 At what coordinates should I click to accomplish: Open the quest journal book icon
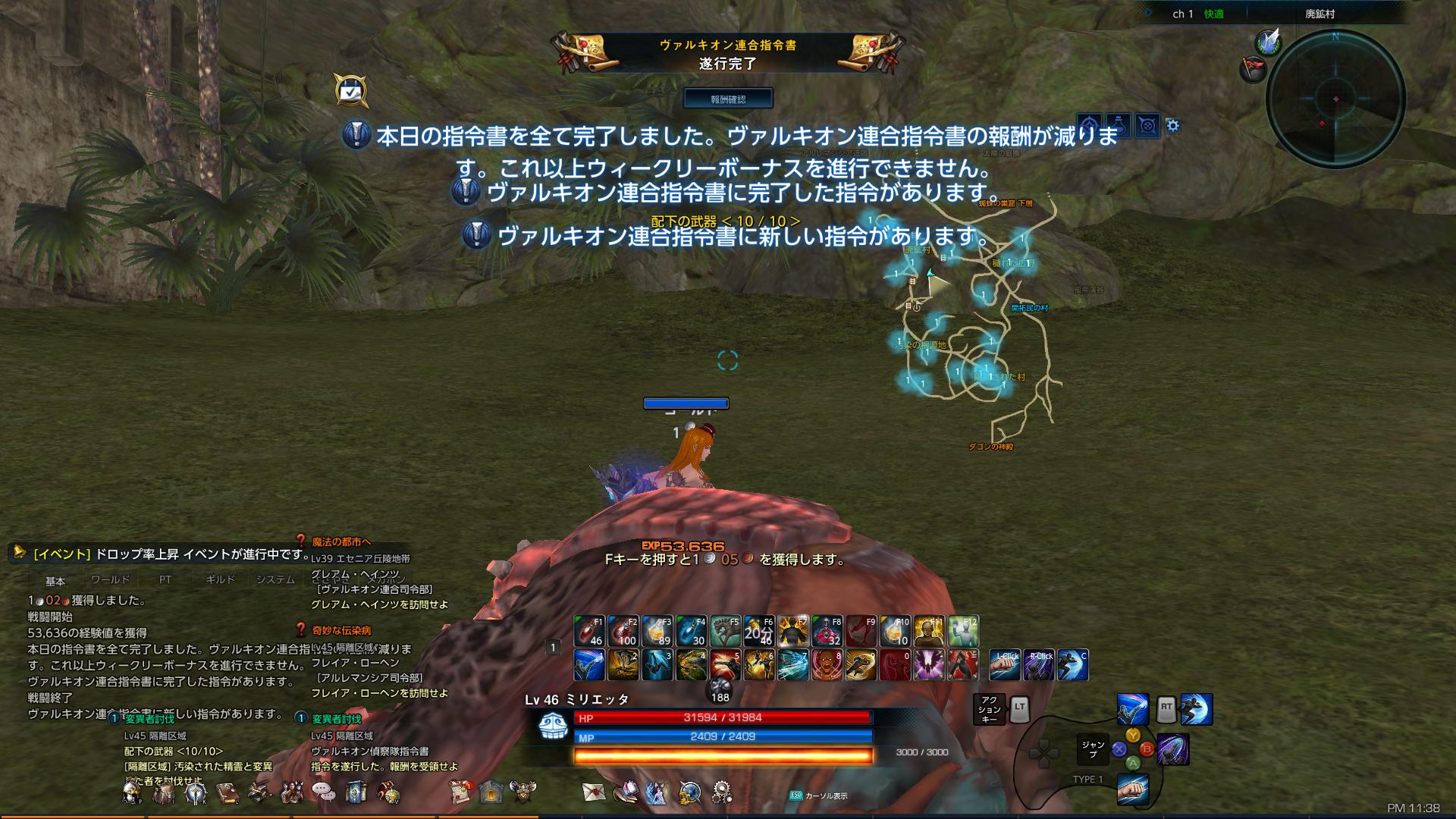point(226,792)
